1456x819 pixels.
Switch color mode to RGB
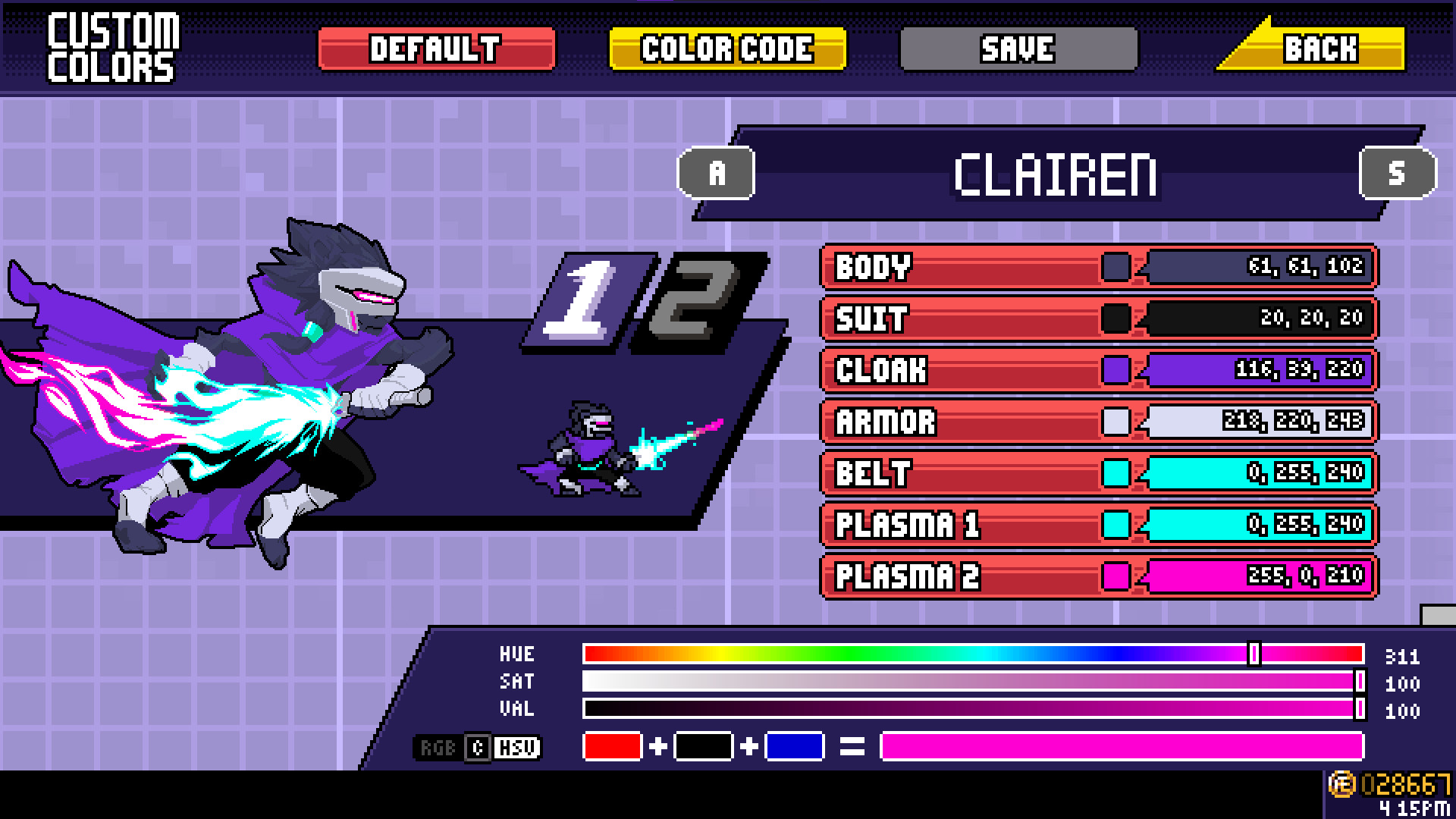(x=438, y=748)
